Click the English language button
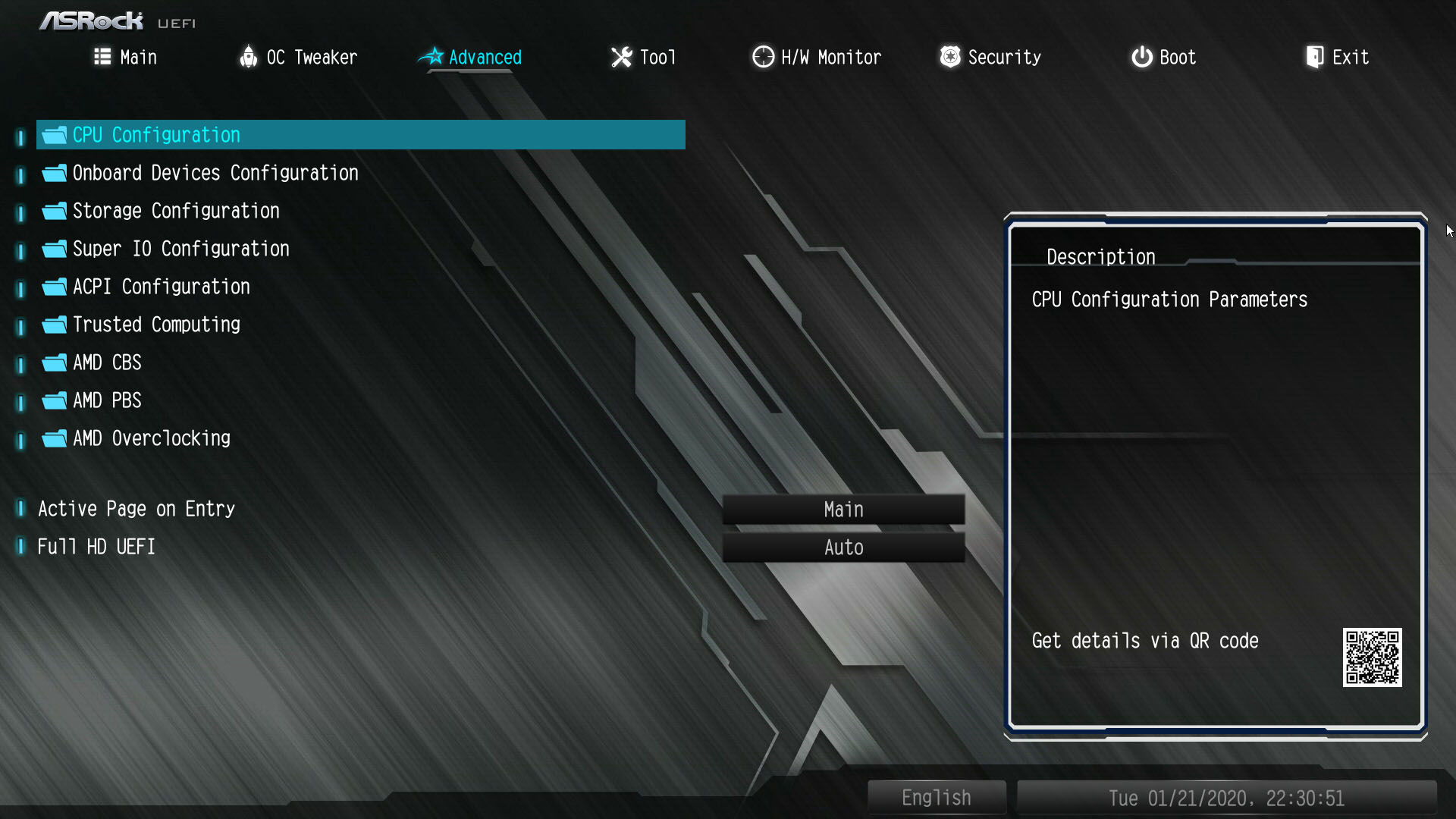The image size is (1456, 819). [x=936, y=797]
